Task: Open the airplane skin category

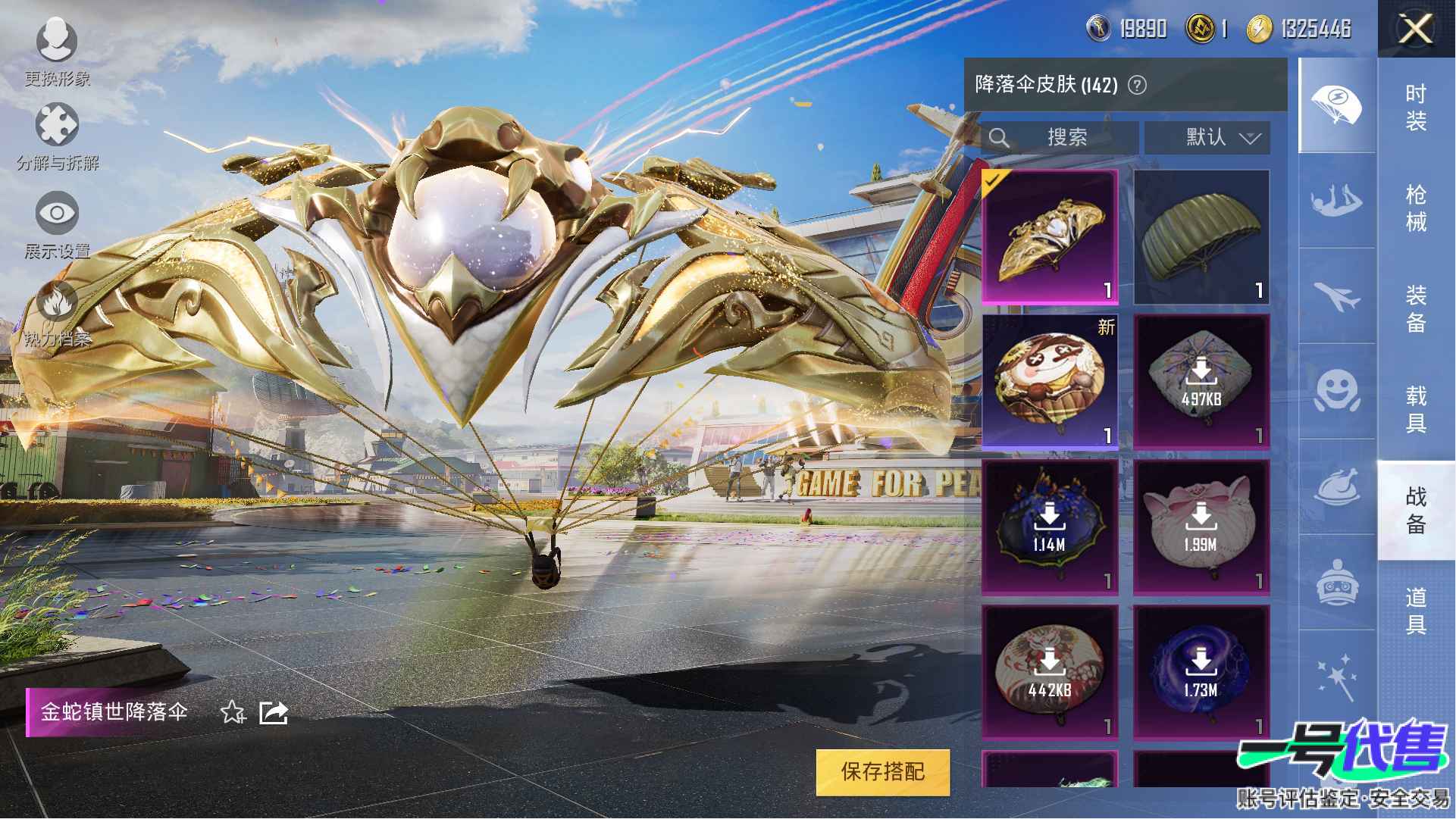Action: click(x=1337, y=295)
